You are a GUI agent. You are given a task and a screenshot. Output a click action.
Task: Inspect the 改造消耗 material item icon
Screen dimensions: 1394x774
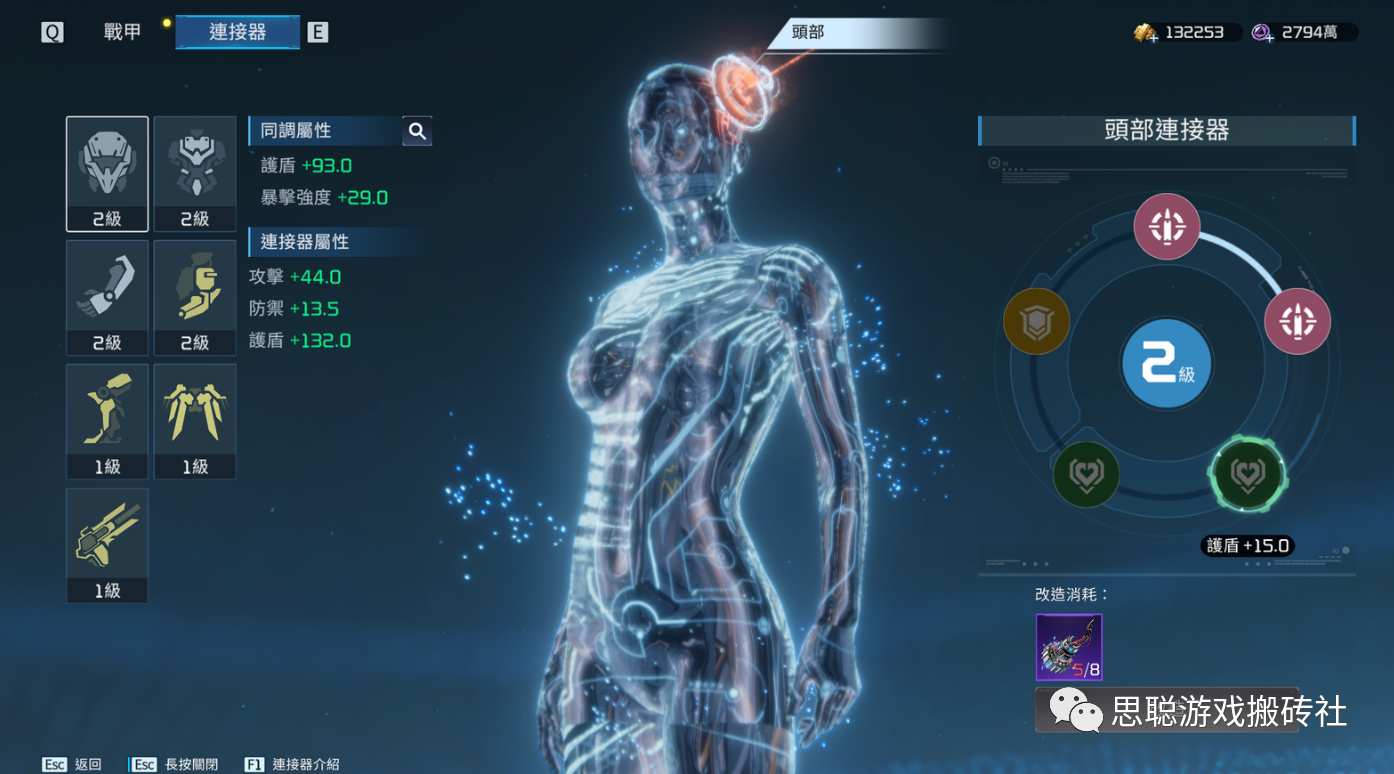coord(1069,647)
